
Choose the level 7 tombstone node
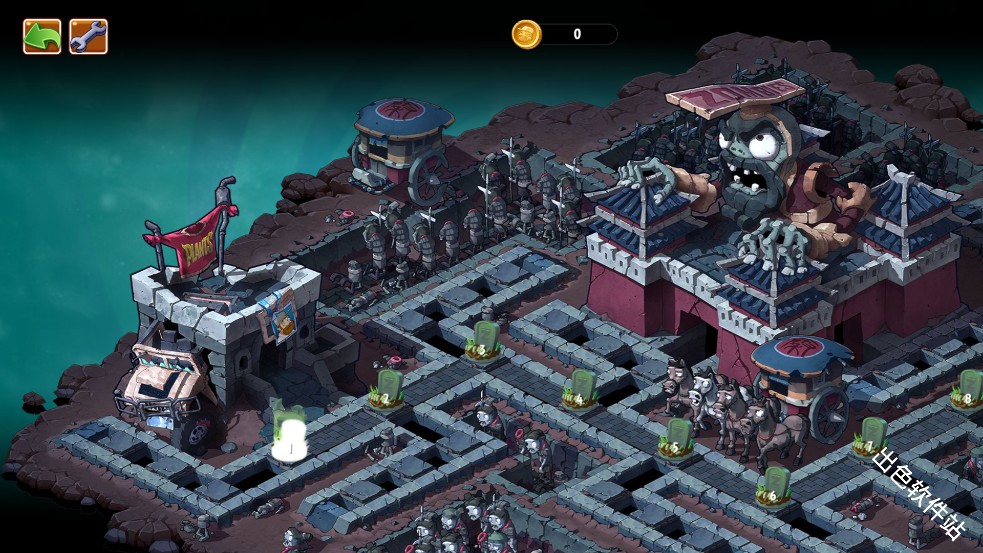coord(871,436)
